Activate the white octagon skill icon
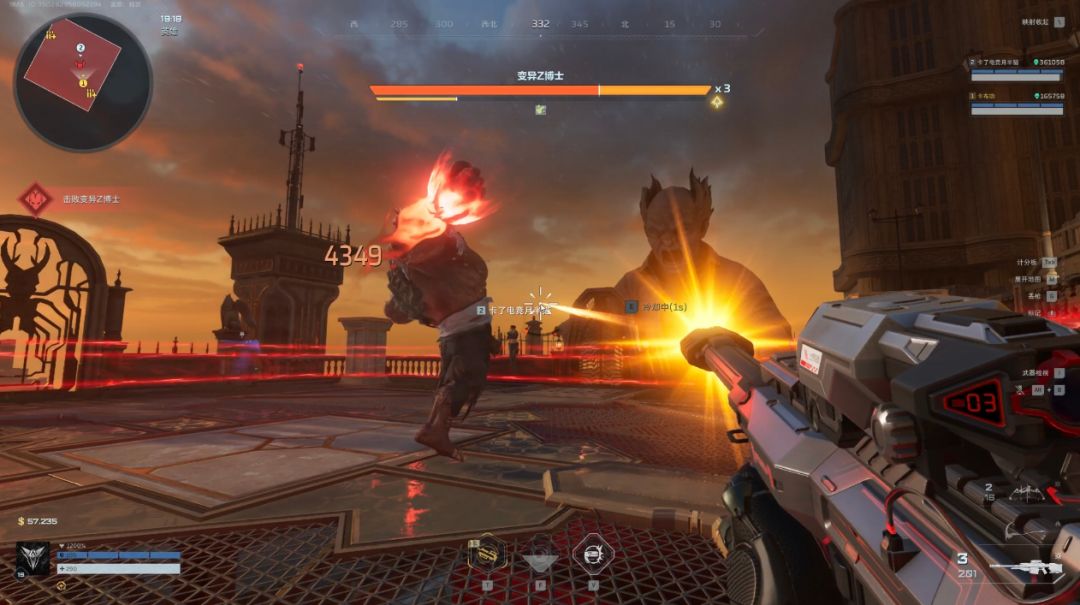Image resolution: width=1080 pixels, height=605 pixels. pos(592,554)
